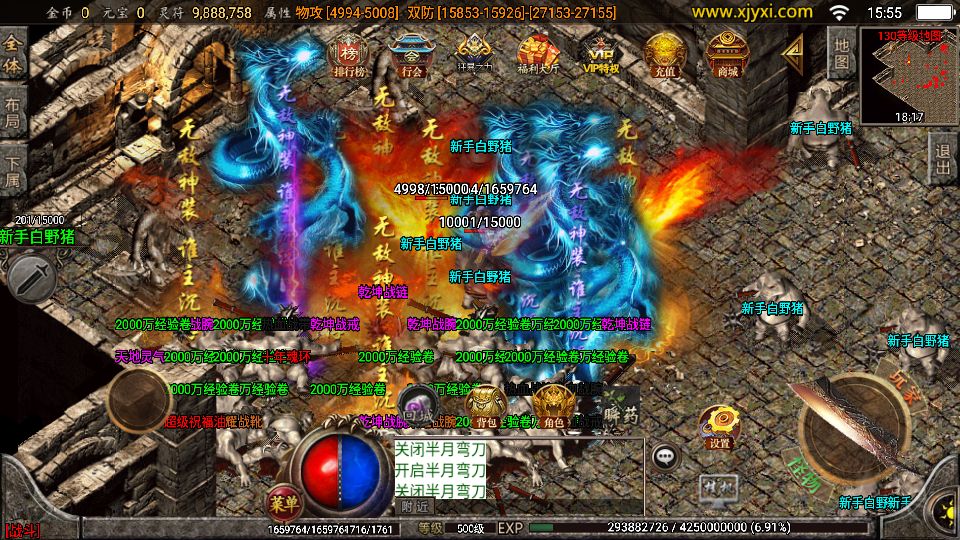Open the 设置 settings gear
This screenshot has width=960, height=540.
coord(718,427)
